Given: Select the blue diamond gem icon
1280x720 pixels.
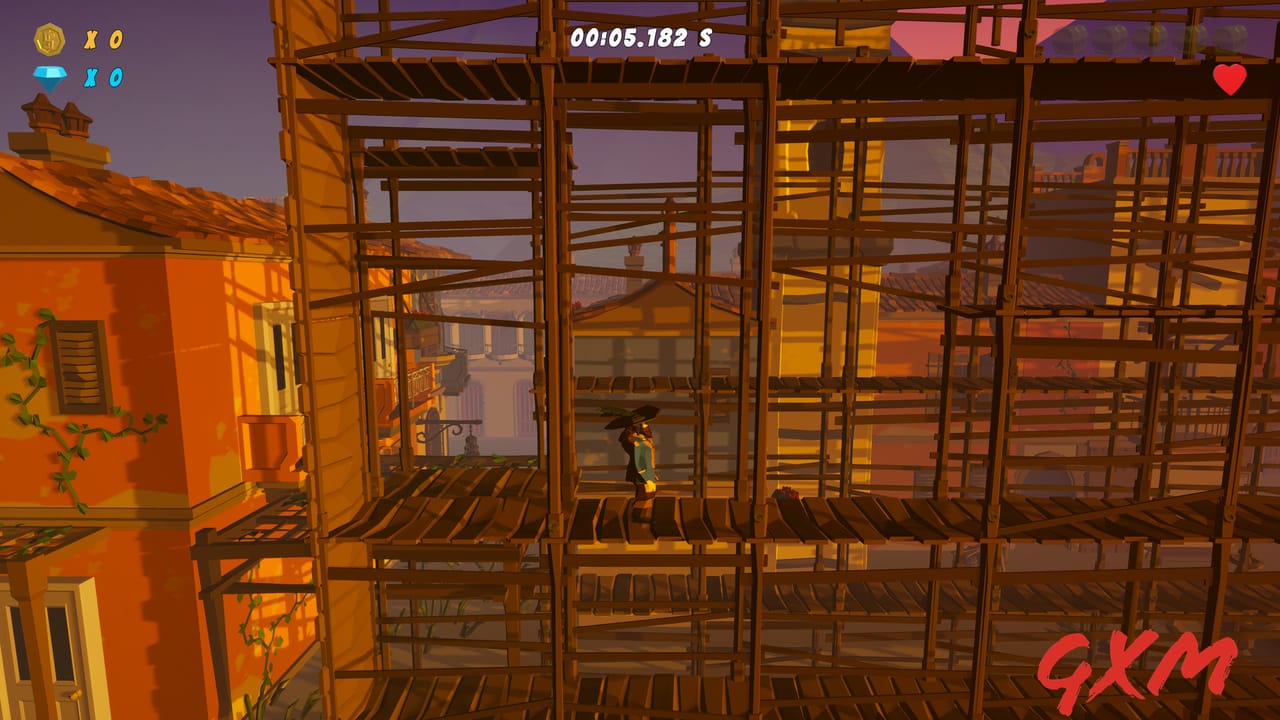Looking at the screenshot, I should pos(50,77).
